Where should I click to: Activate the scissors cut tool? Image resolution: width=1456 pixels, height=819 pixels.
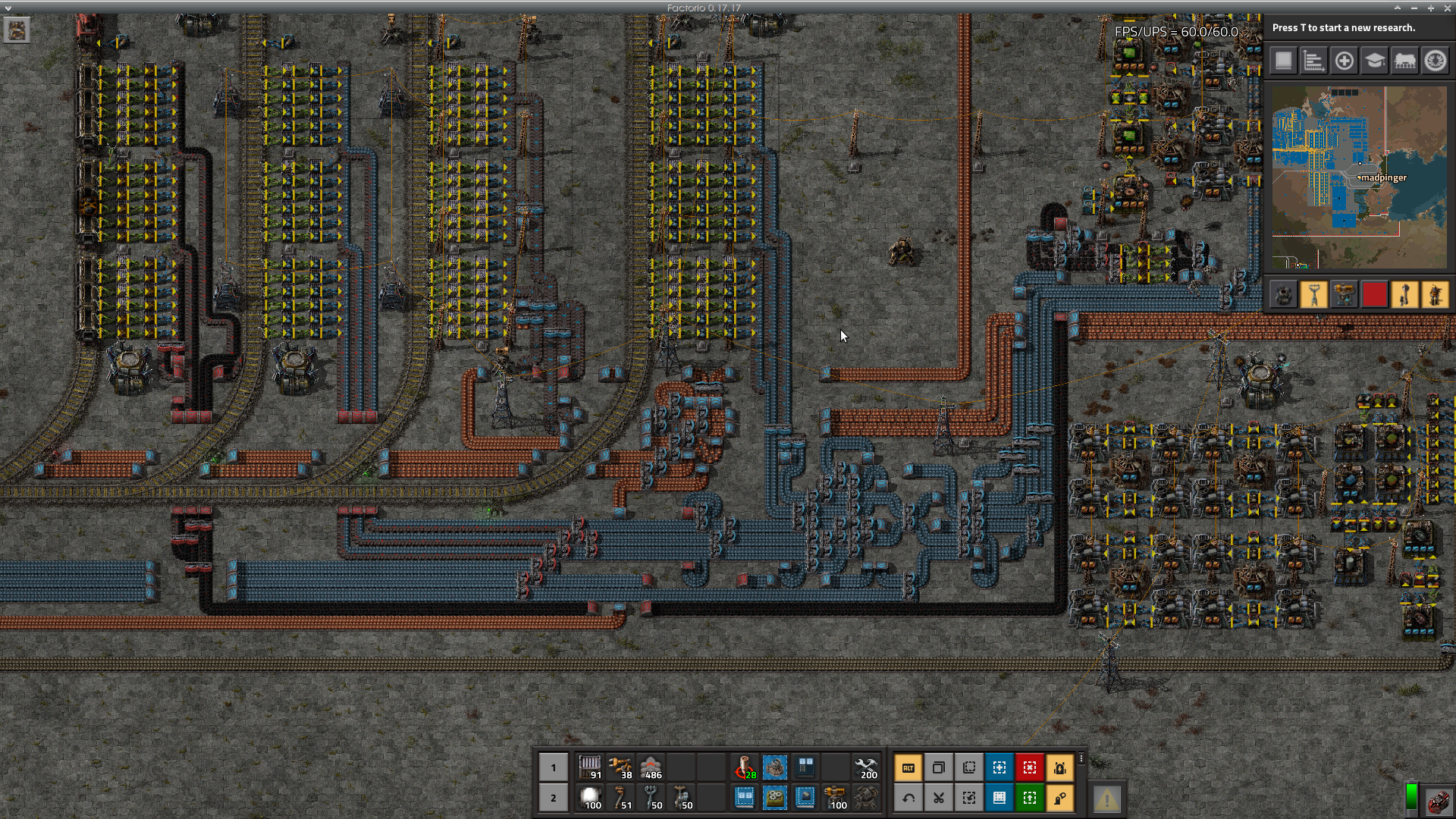(x=939, y=798)
